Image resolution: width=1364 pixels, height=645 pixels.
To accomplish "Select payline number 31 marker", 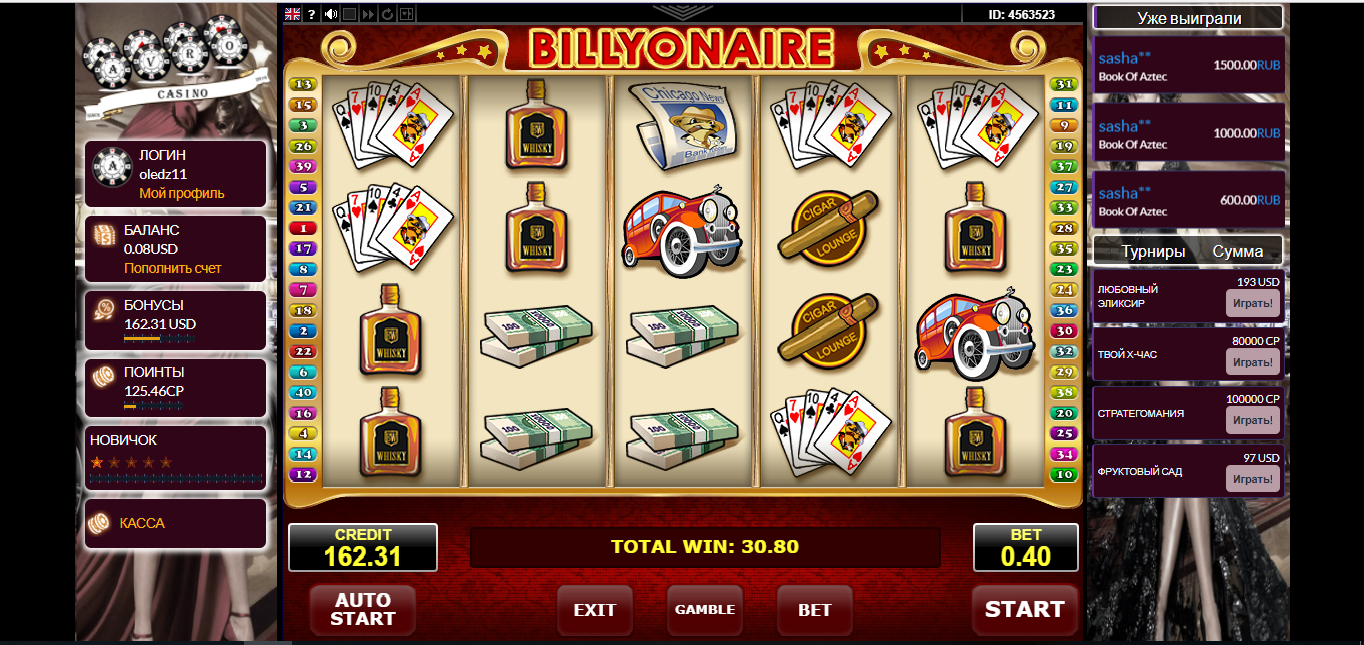I will 1064,84.
